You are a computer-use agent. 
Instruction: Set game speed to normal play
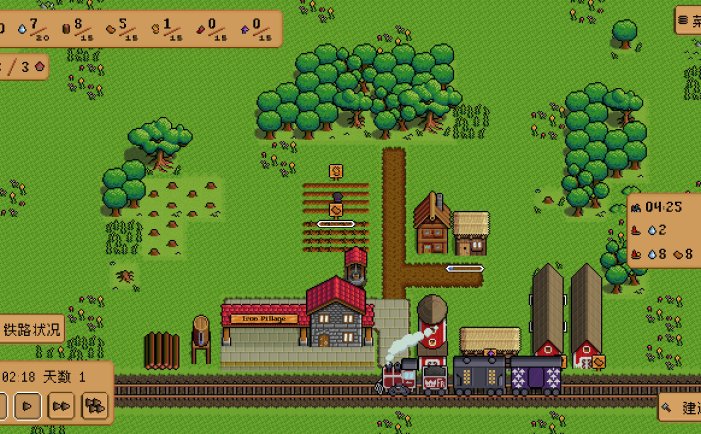coord(28,405)
